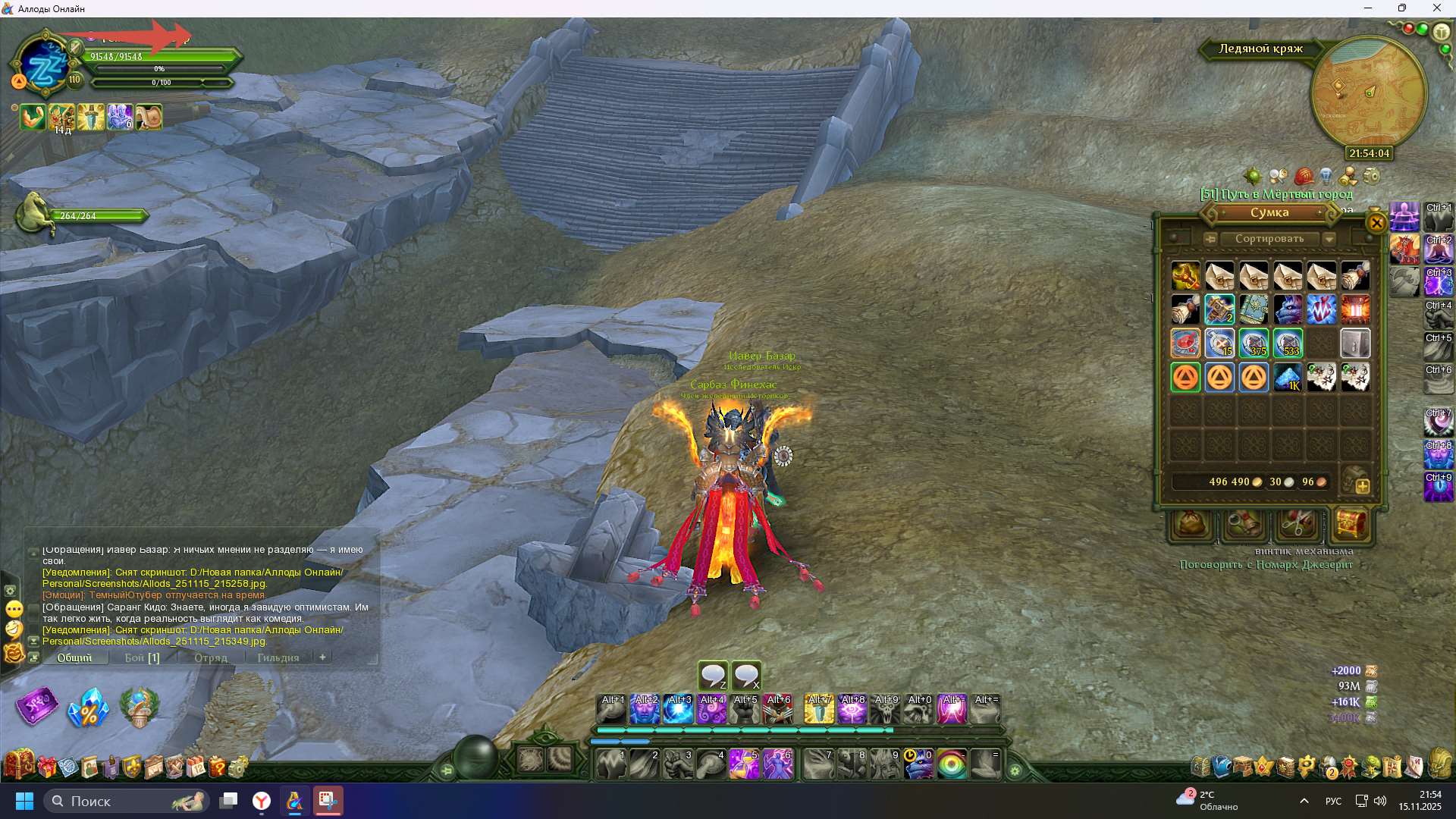Close the Сумка bag window
The height and width of the screenshot is (819, 1456).
pos(1376,223)
